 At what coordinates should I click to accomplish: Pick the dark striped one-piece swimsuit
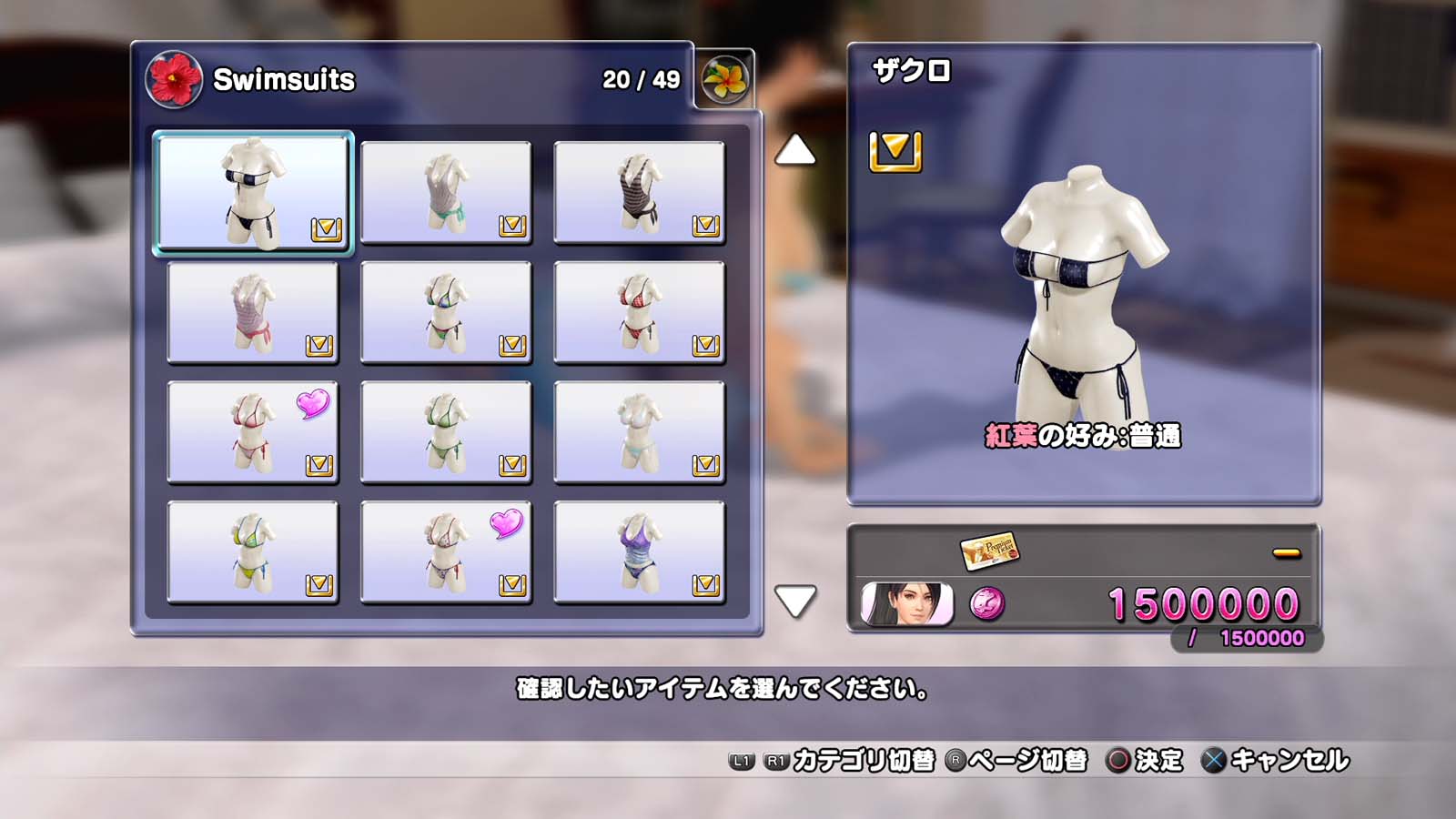tap(639, 193)
